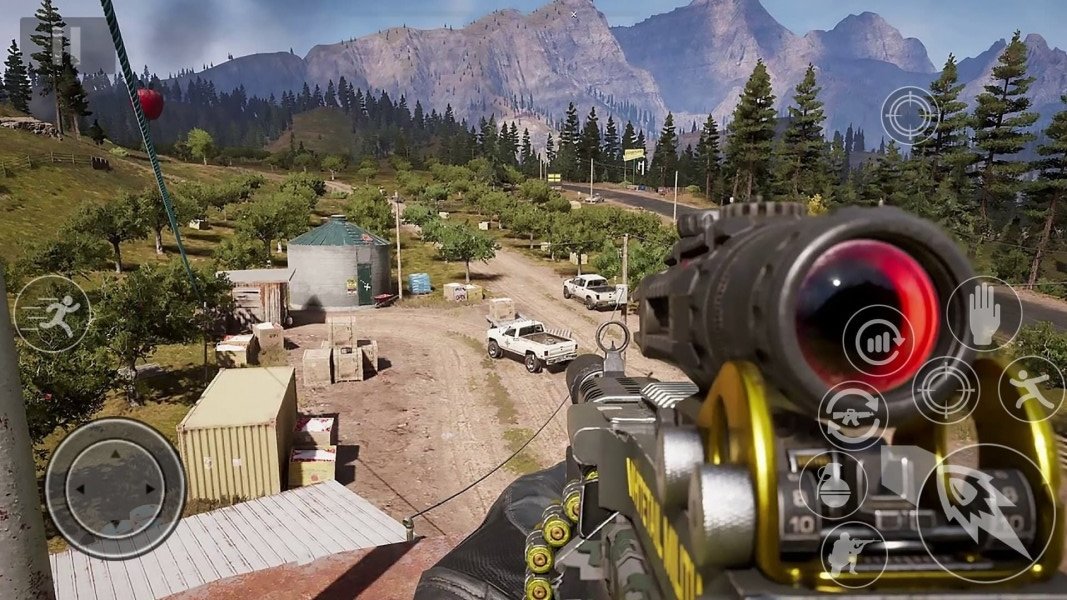1067x600 pixels.
Task: Tap the crosshair button beside the jump icon
Action: click(x=945, y=389)
